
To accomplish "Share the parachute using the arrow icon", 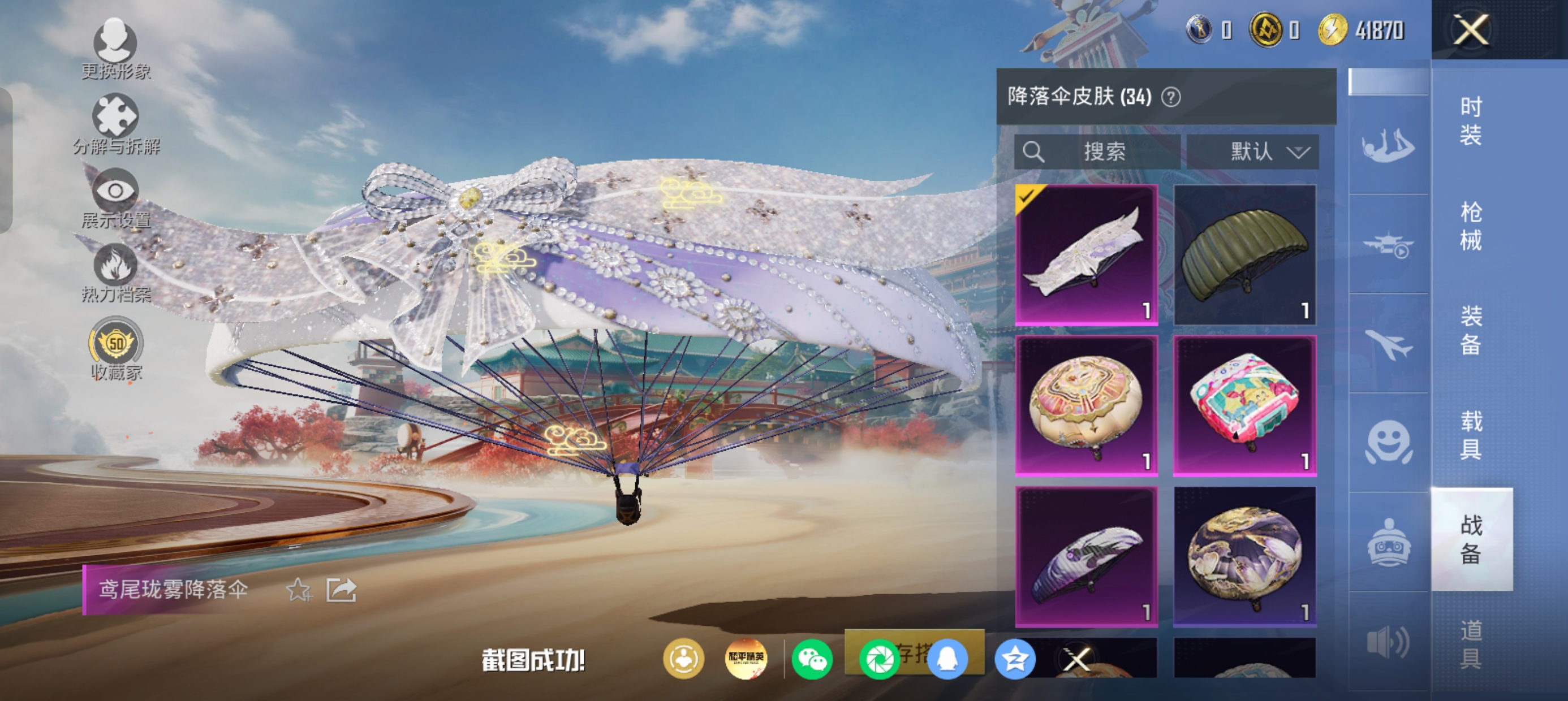I will click(x=341, y=590).
